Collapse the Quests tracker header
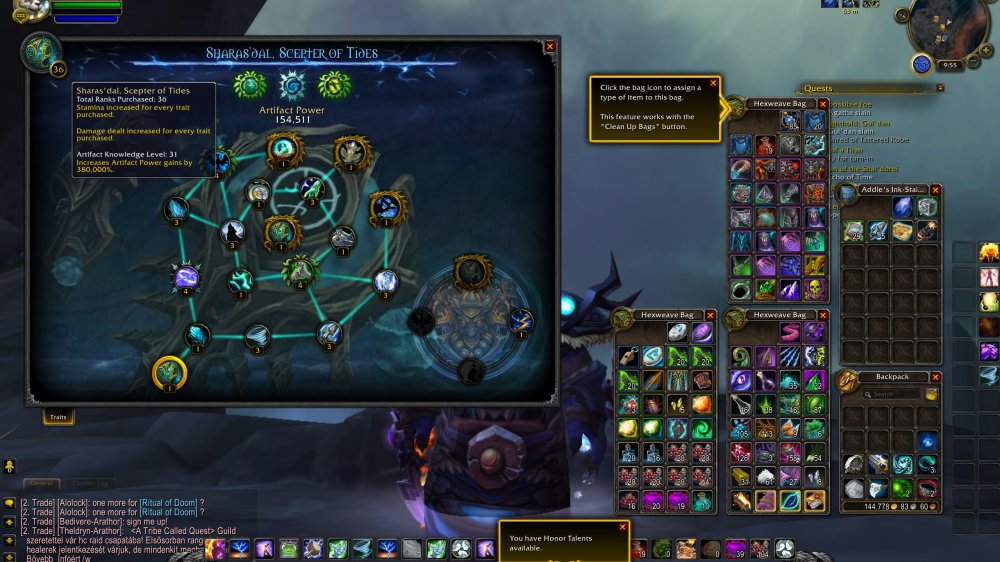1000x562 pixels. click(940, 88)
